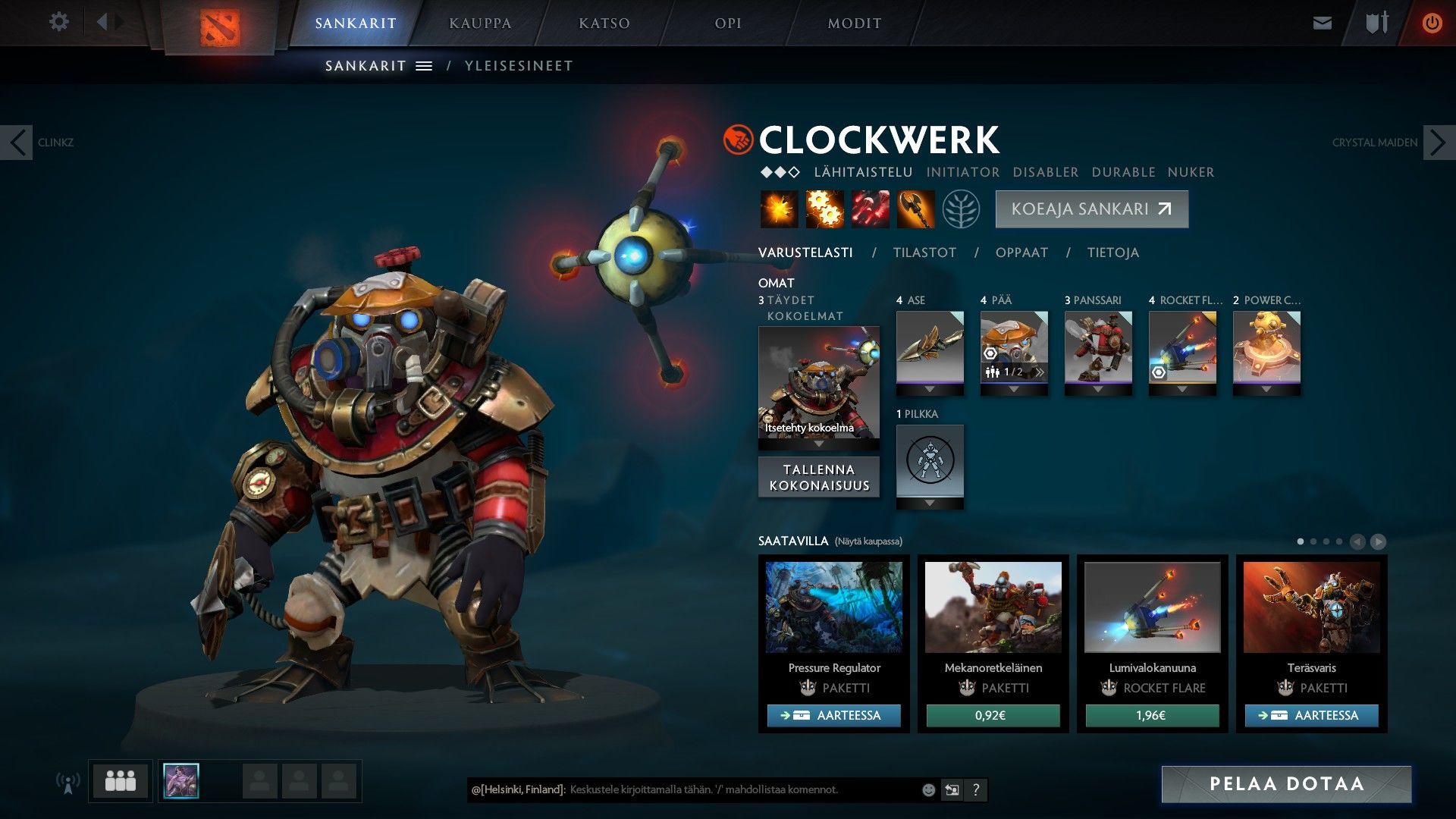Go to the Modit tab
The height and width of the screenshot is (819, 1456).
pyautogui.click(x=854, y=24)
